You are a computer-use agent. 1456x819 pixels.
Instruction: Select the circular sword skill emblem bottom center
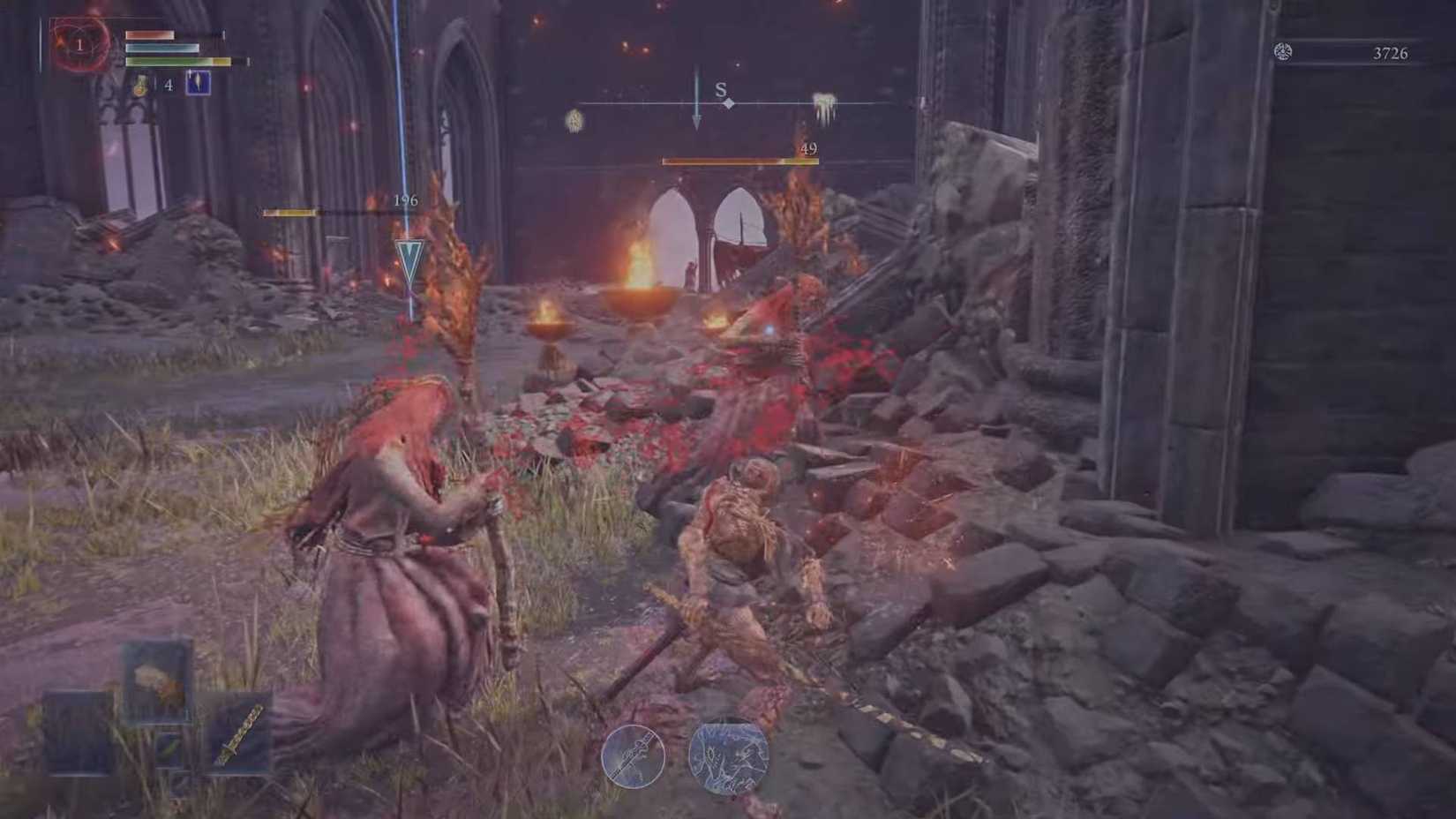(635, 757)
